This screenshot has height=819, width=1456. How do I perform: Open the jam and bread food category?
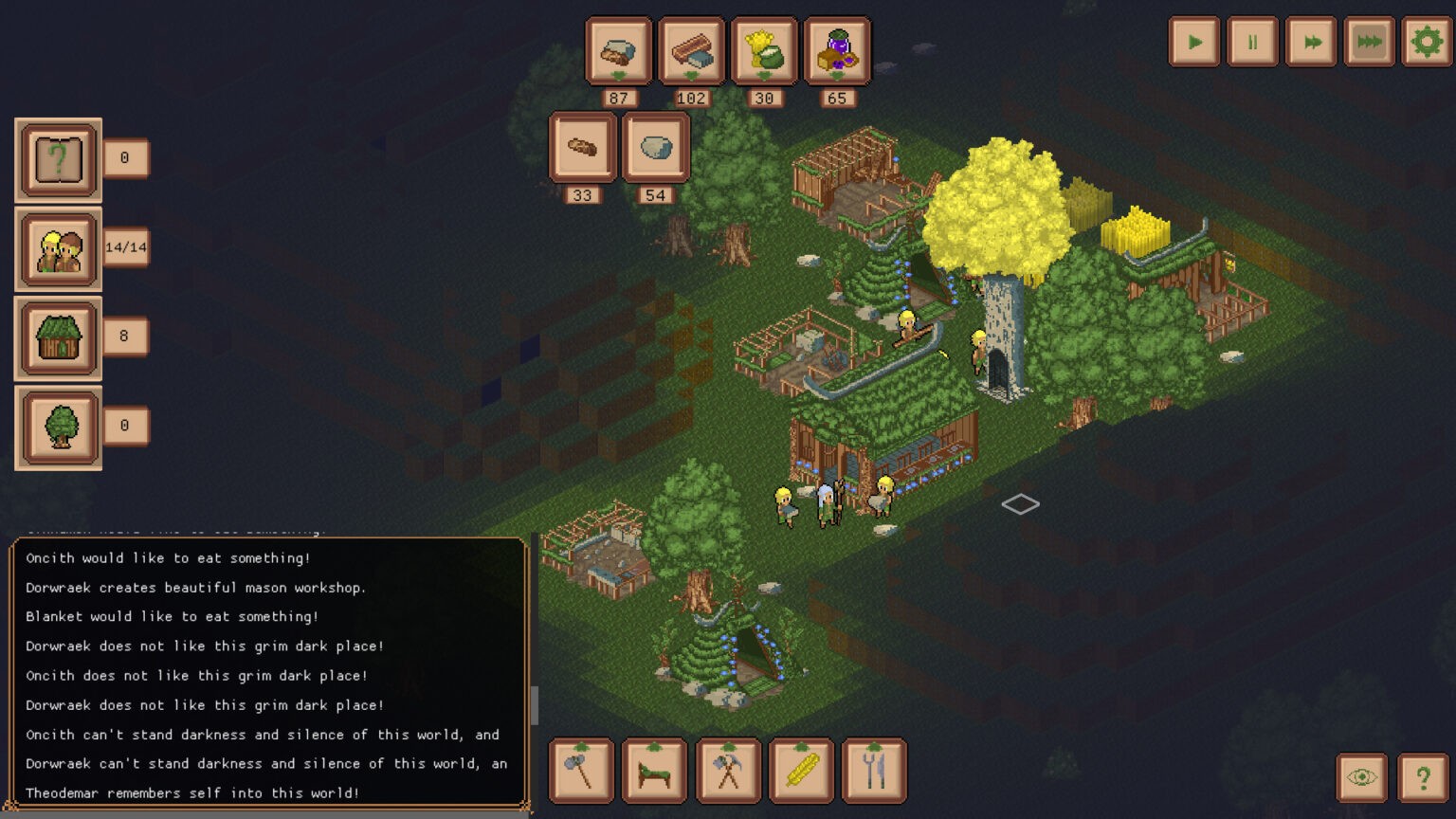coord(837,51)
